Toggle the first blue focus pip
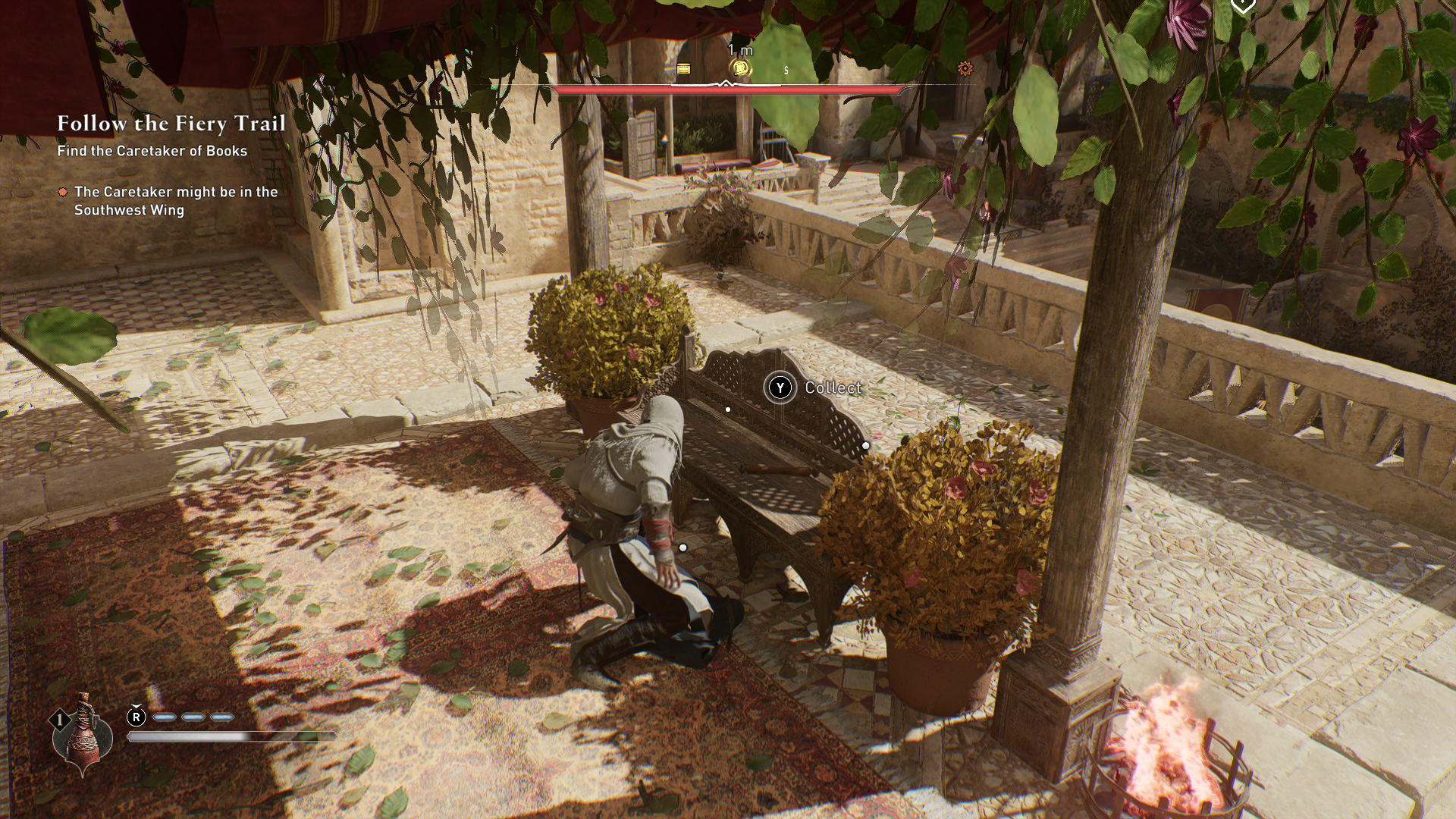1456x819 pixels. (x=165, y=716)
